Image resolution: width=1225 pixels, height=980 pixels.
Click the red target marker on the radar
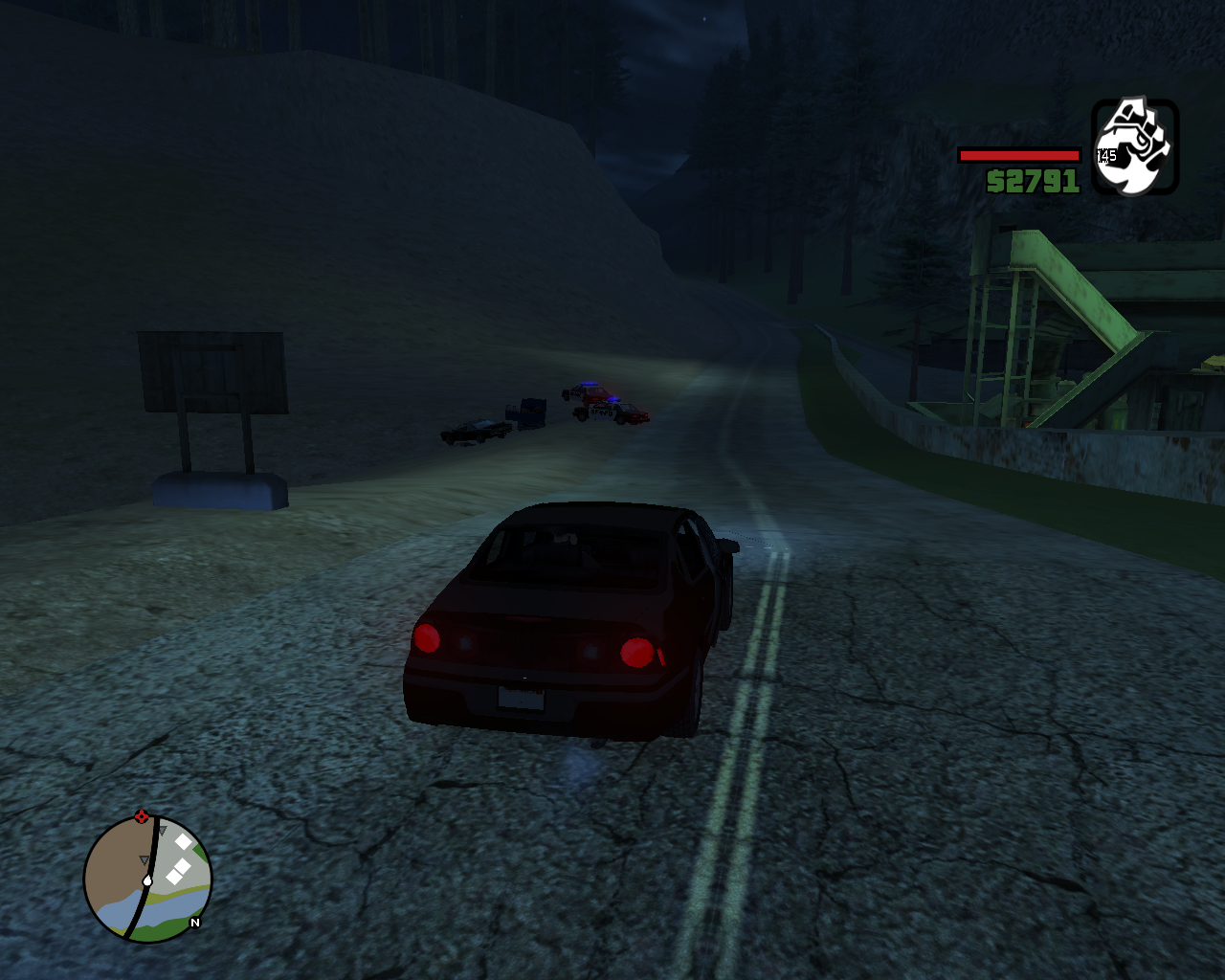click(x=142, y=816)
